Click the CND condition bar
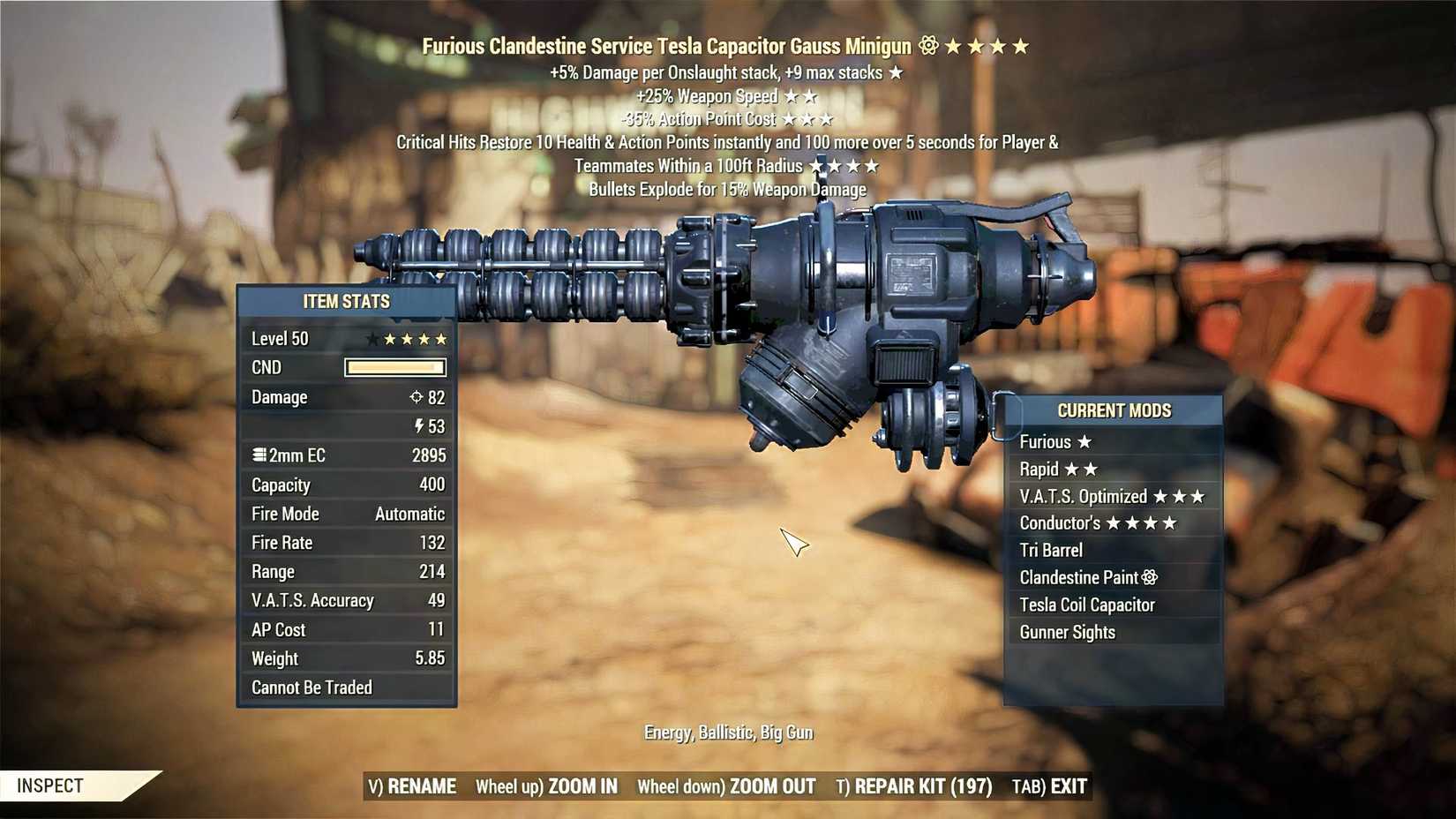Image resolution: width=1456 pixels, height=819 pixels. point(395,367)
